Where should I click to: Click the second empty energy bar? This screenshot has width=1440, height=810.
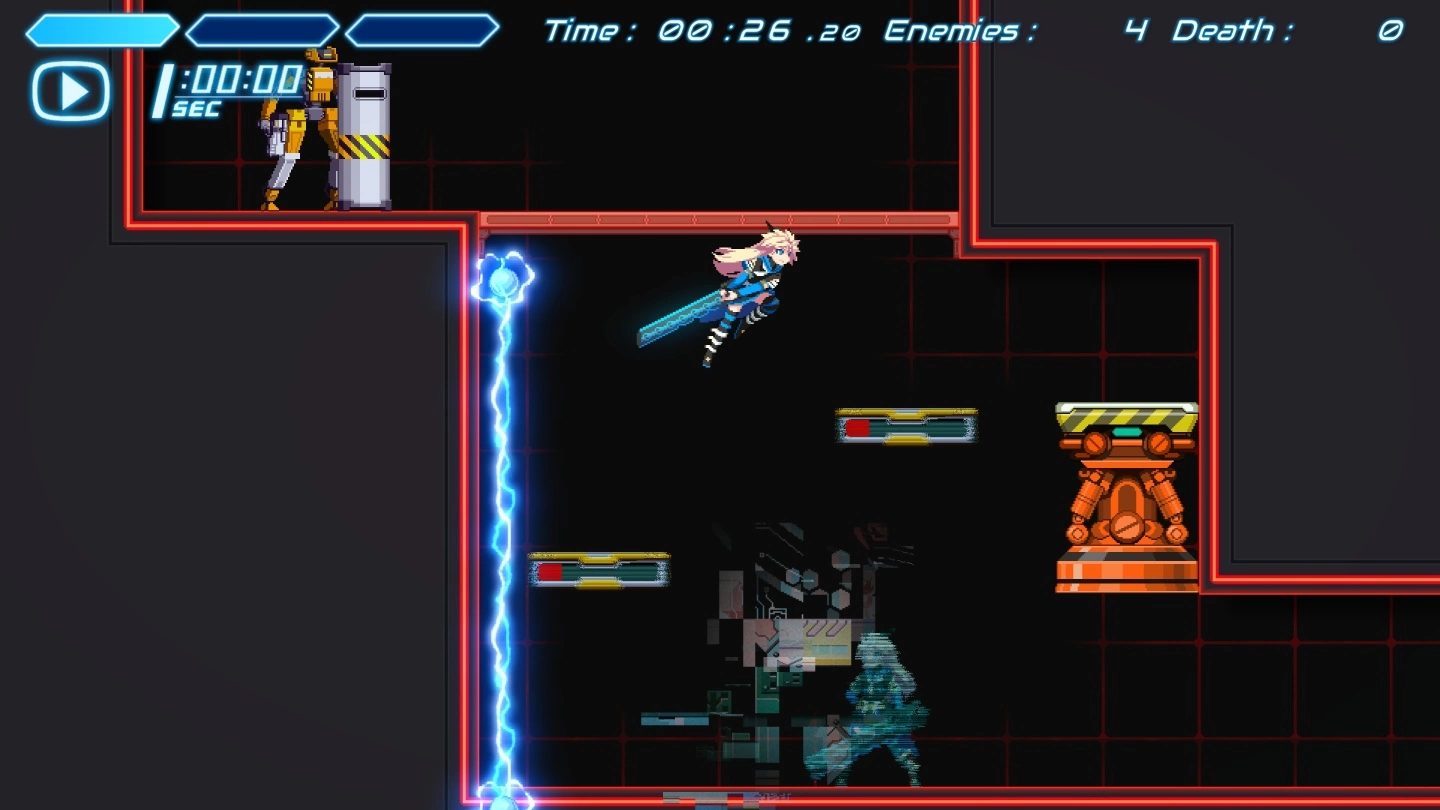coord(260,29)
